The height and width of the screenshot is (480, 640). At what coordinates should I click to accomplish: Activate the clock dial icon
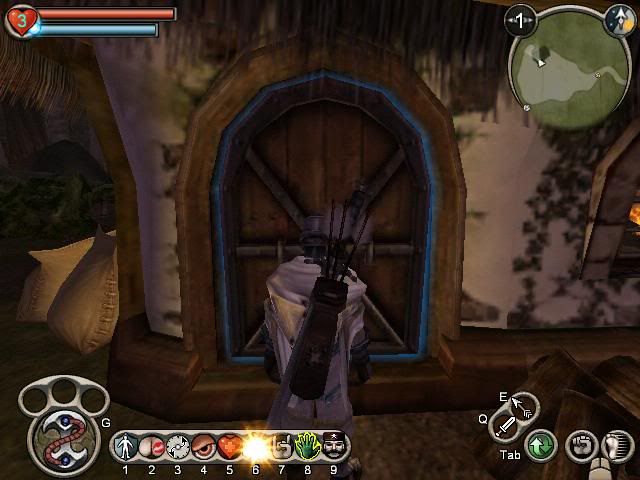[x=177, y=445]
